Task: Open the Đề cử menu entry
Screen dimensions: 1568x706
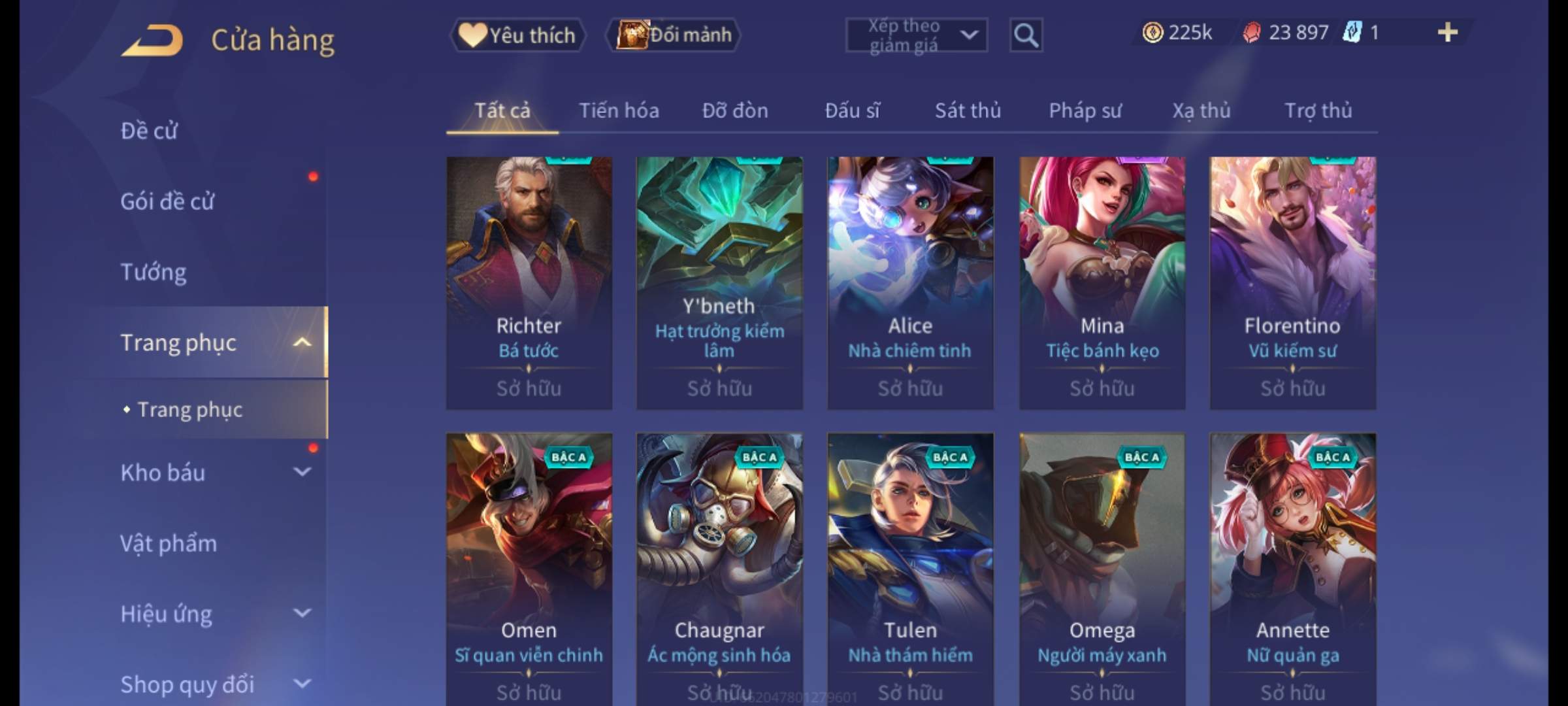Action: coord(149,131)
